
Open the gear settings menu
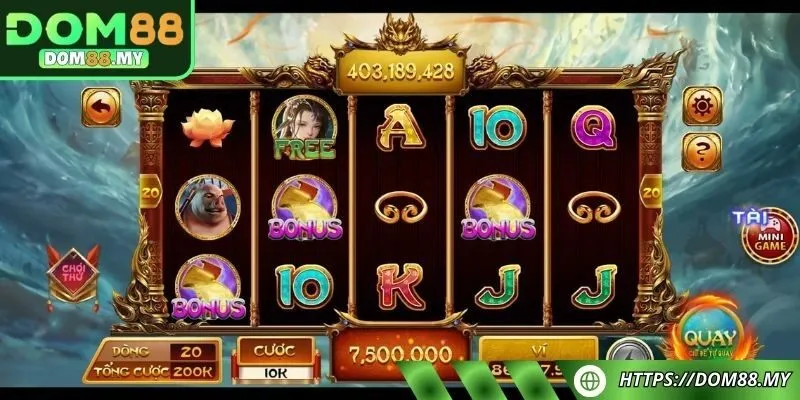click(702, 105)
